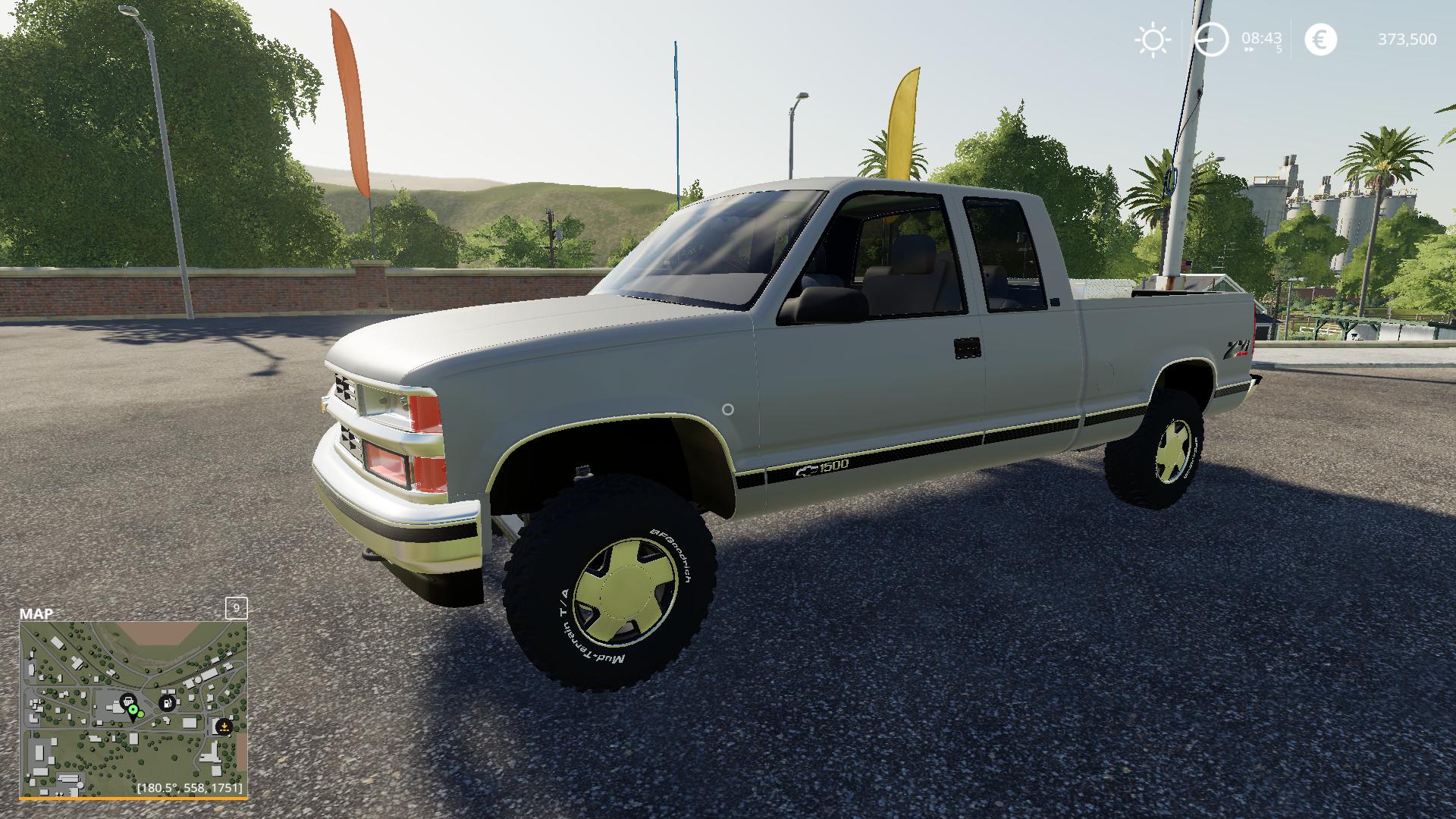Click the vehicle shop icon on the minimap
Screen dimensions: 1456x819
[128, 701]
